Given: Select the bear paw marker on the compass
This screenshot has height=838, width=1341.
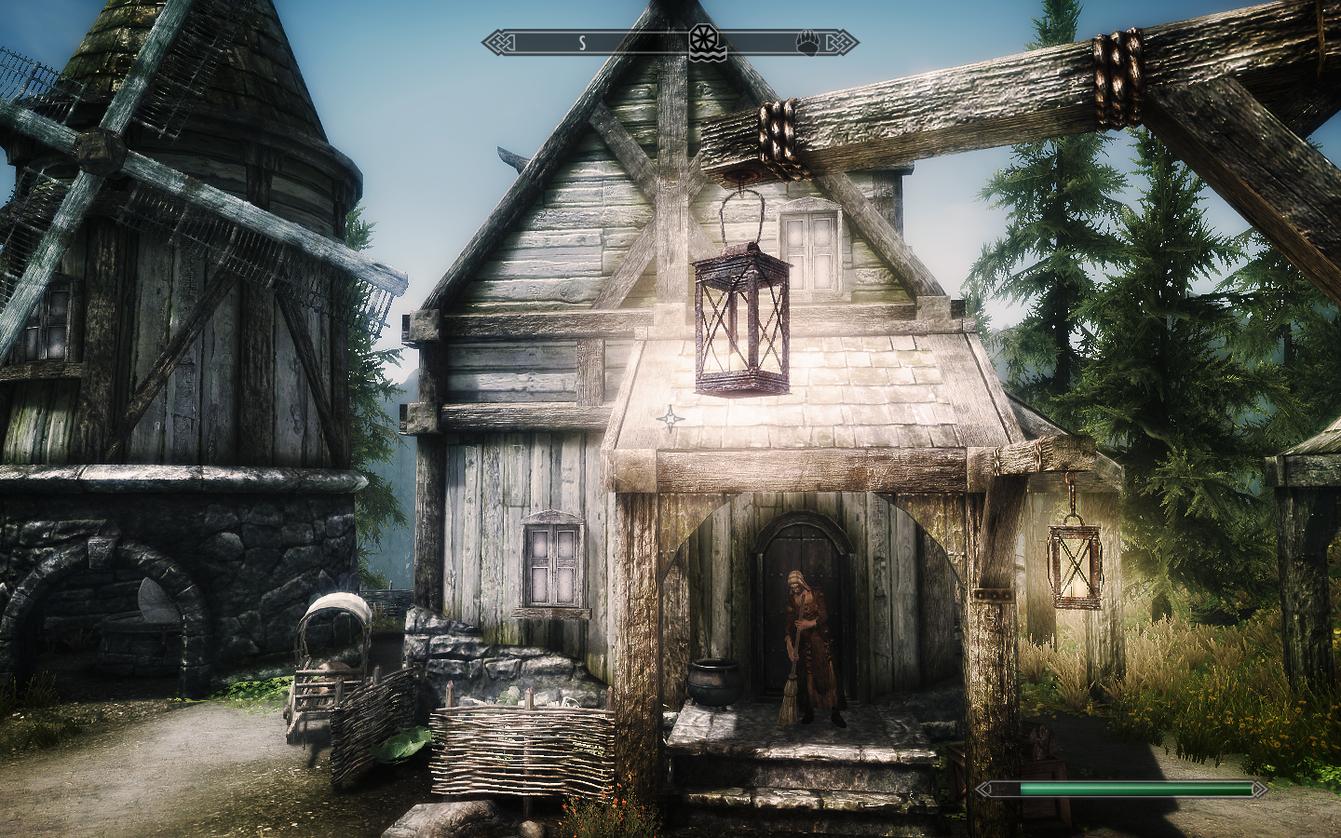Looking at the screenshot, I should point(807,43).
